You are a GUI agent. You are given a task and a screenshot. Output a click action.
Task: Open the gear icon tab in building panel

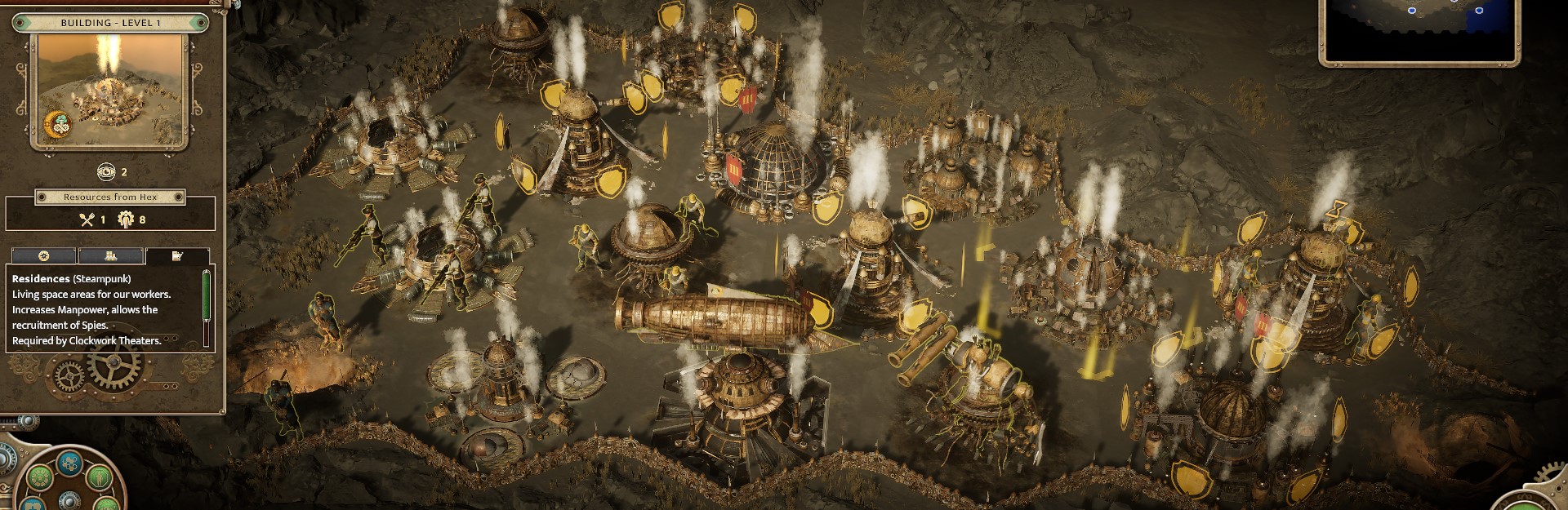click(x=44, y=256)
